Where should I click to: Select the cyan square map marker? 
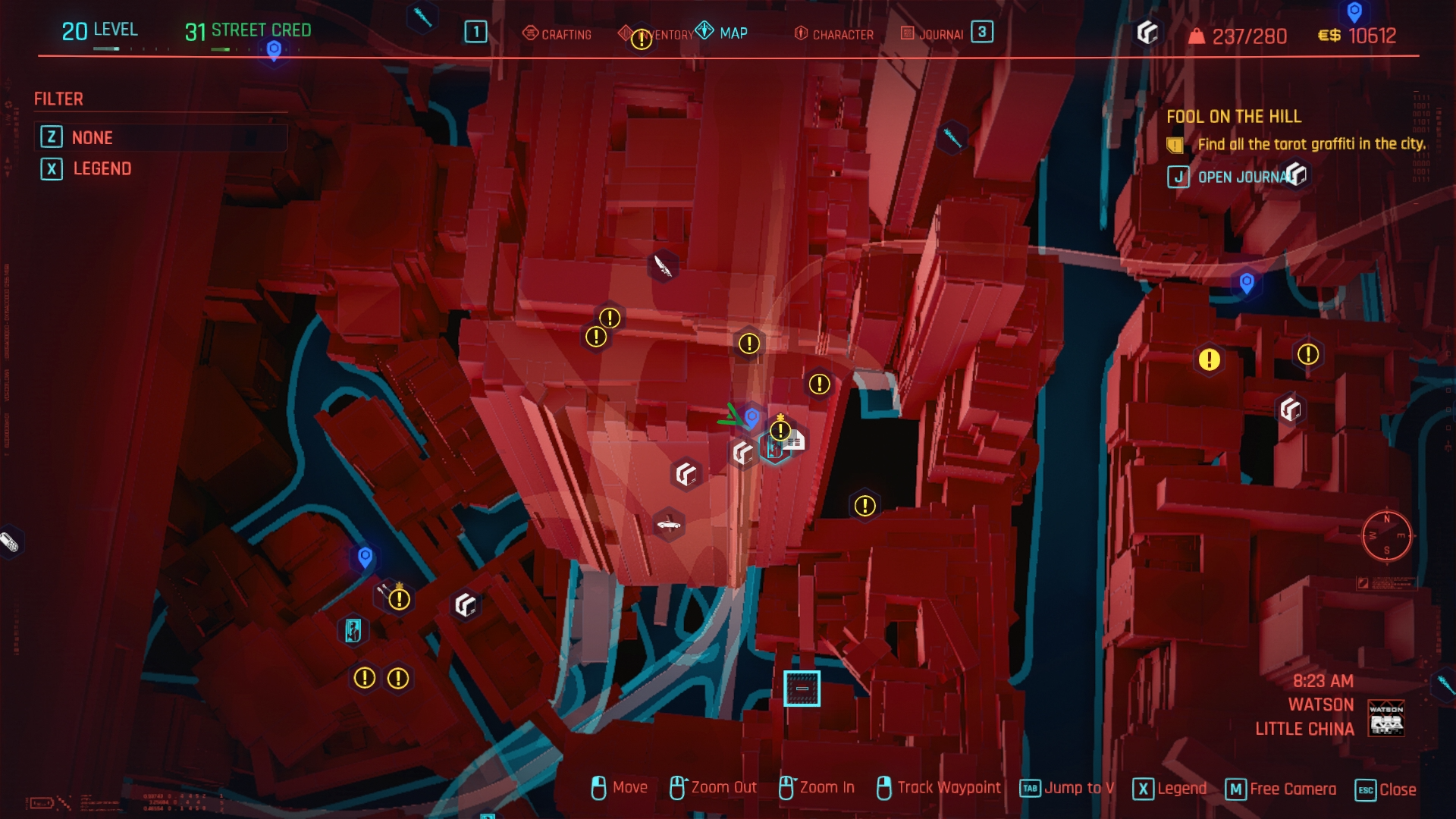pos(802,689)
